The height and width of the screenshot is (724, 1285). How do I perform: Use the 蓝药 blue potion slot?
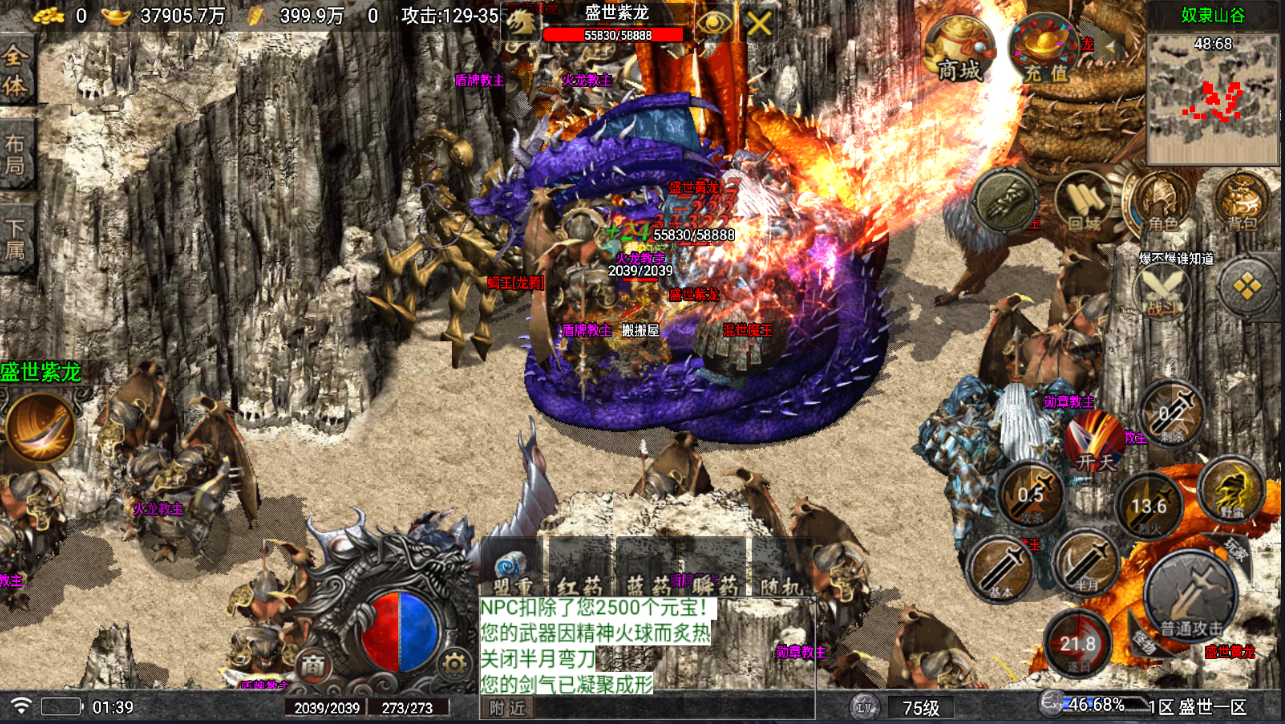647,568
